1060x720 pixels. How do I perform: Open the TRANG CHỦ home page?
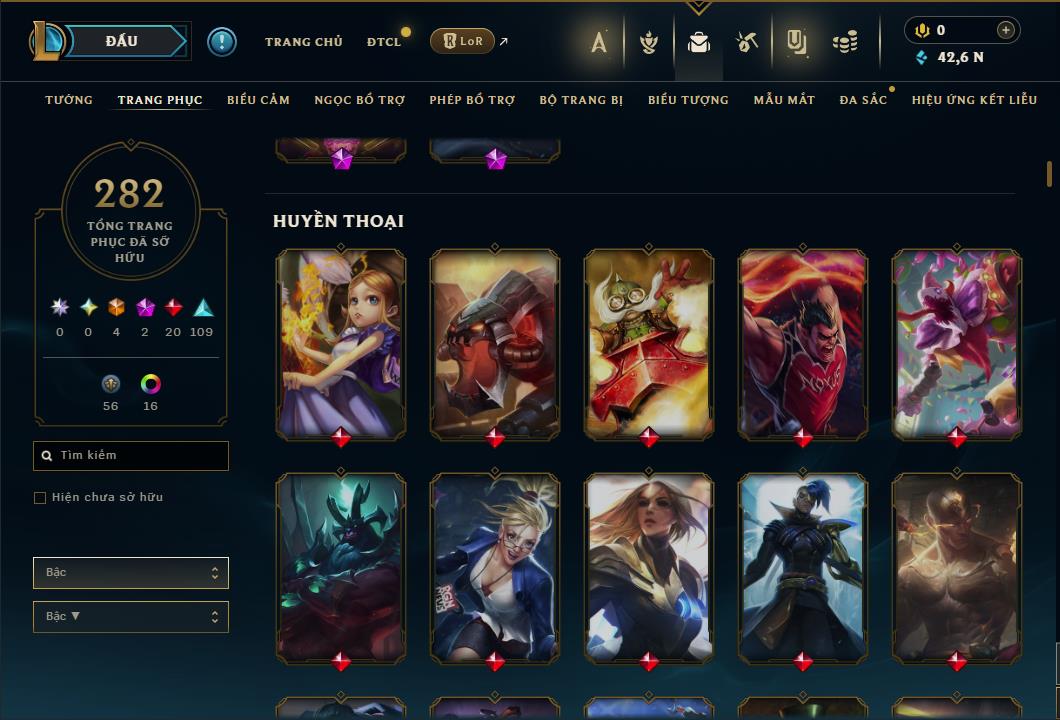click(303, 42)
